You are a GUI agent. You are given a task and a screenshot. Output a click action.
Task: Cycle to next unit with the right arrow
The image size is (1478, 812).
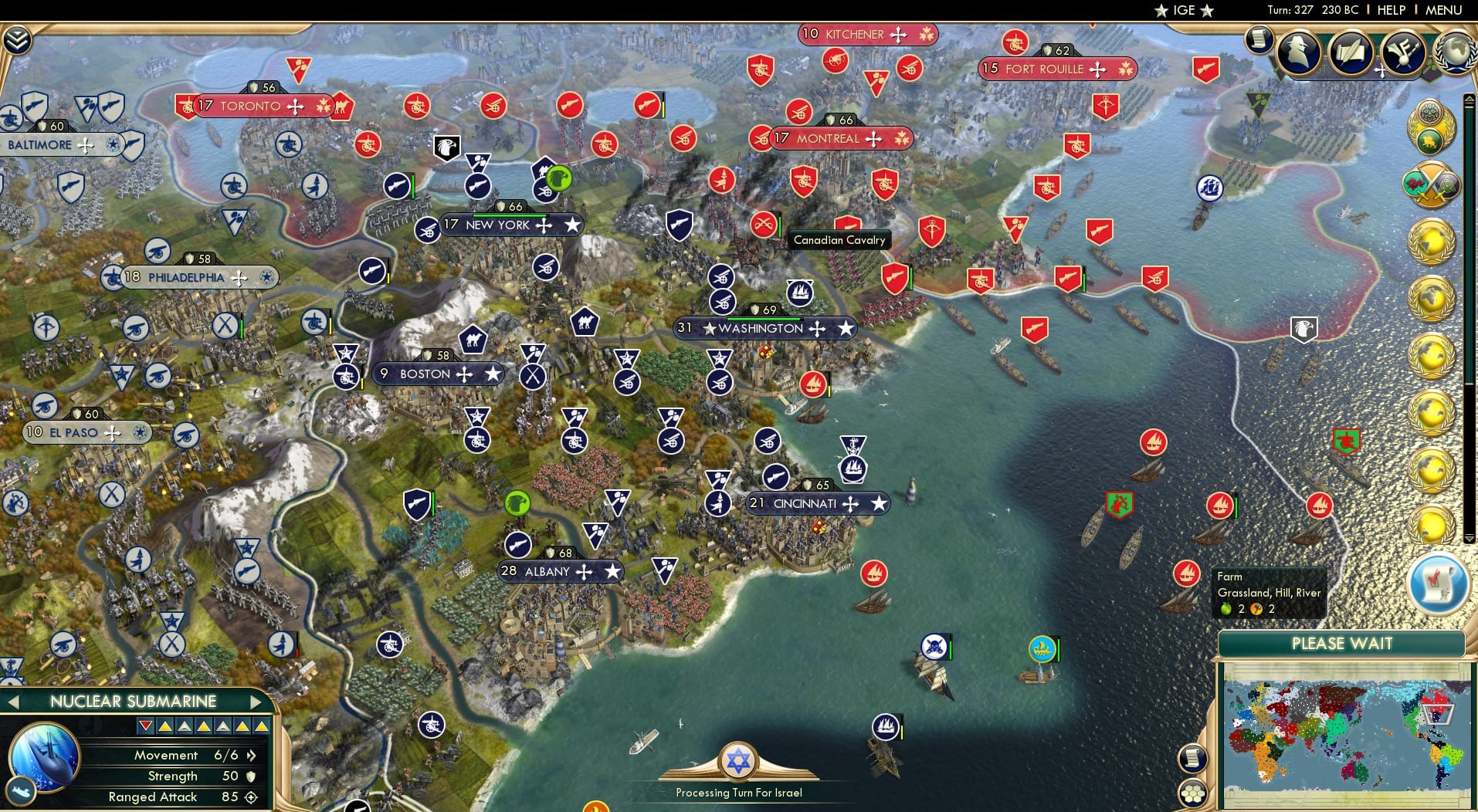(256, 702)
